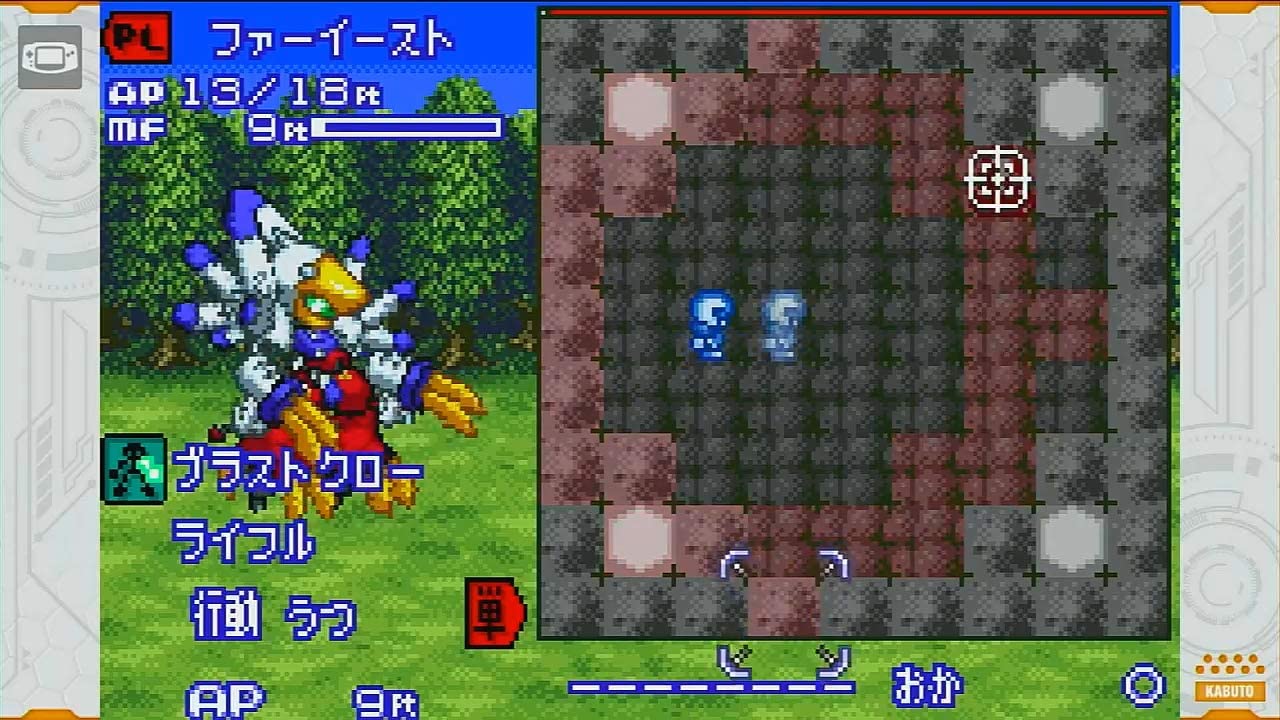Select the ライフル attack option
The height and width of the screenshot is (720, 1280).
(245, 543)
